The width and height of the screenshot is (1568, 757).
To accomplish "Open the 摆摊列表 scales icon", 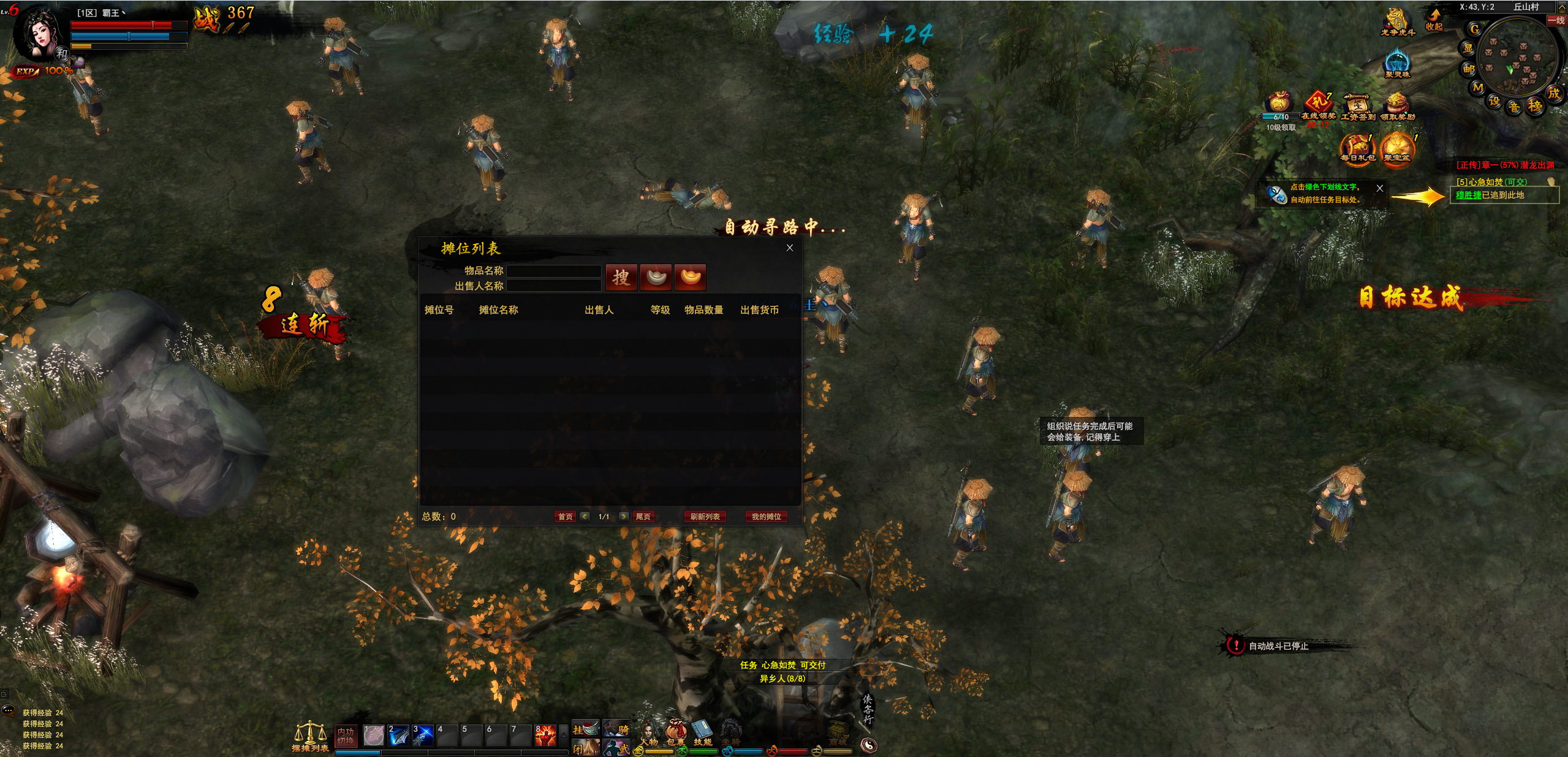I will coord(310,734).
